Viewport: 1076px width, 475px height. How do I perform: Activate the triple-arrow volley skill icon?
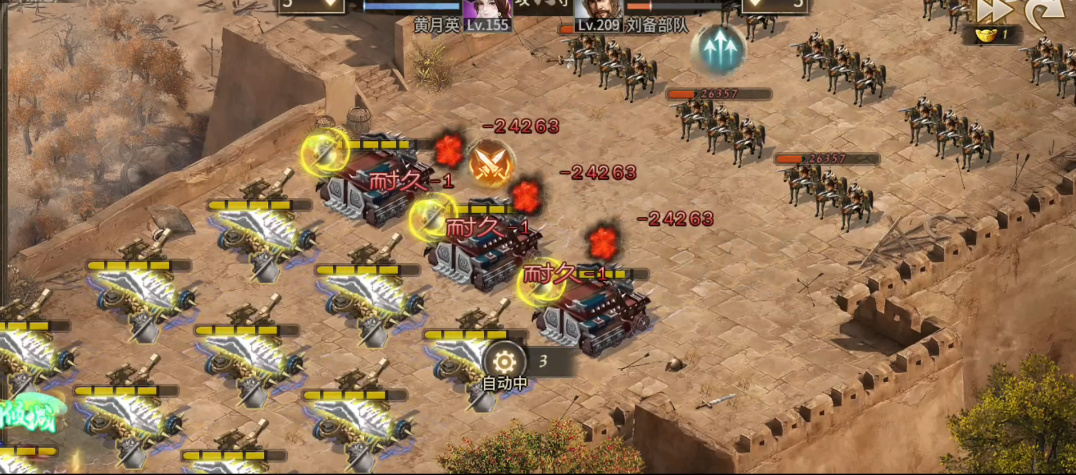pos(718,47)
